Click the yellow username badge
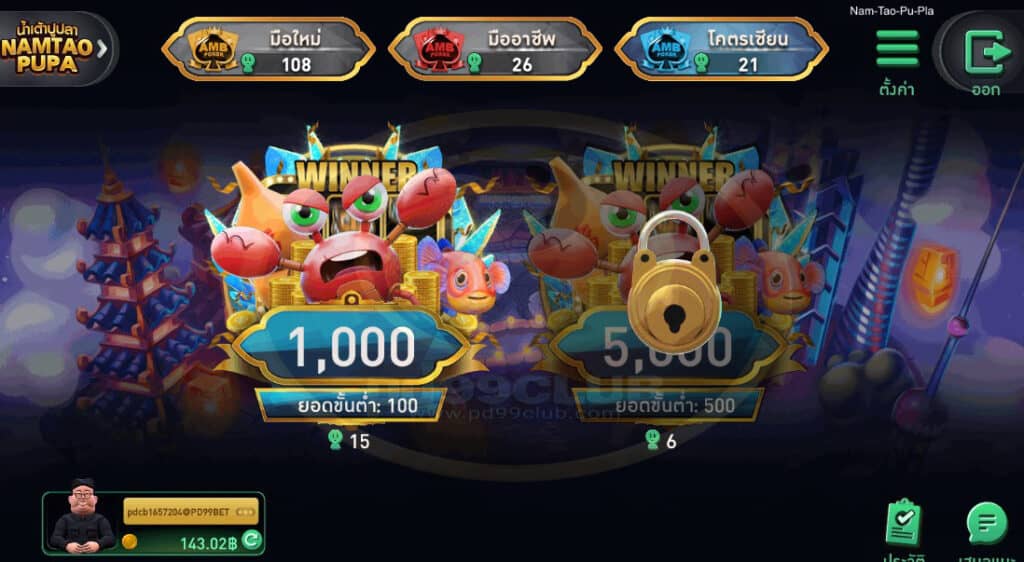 191,512
